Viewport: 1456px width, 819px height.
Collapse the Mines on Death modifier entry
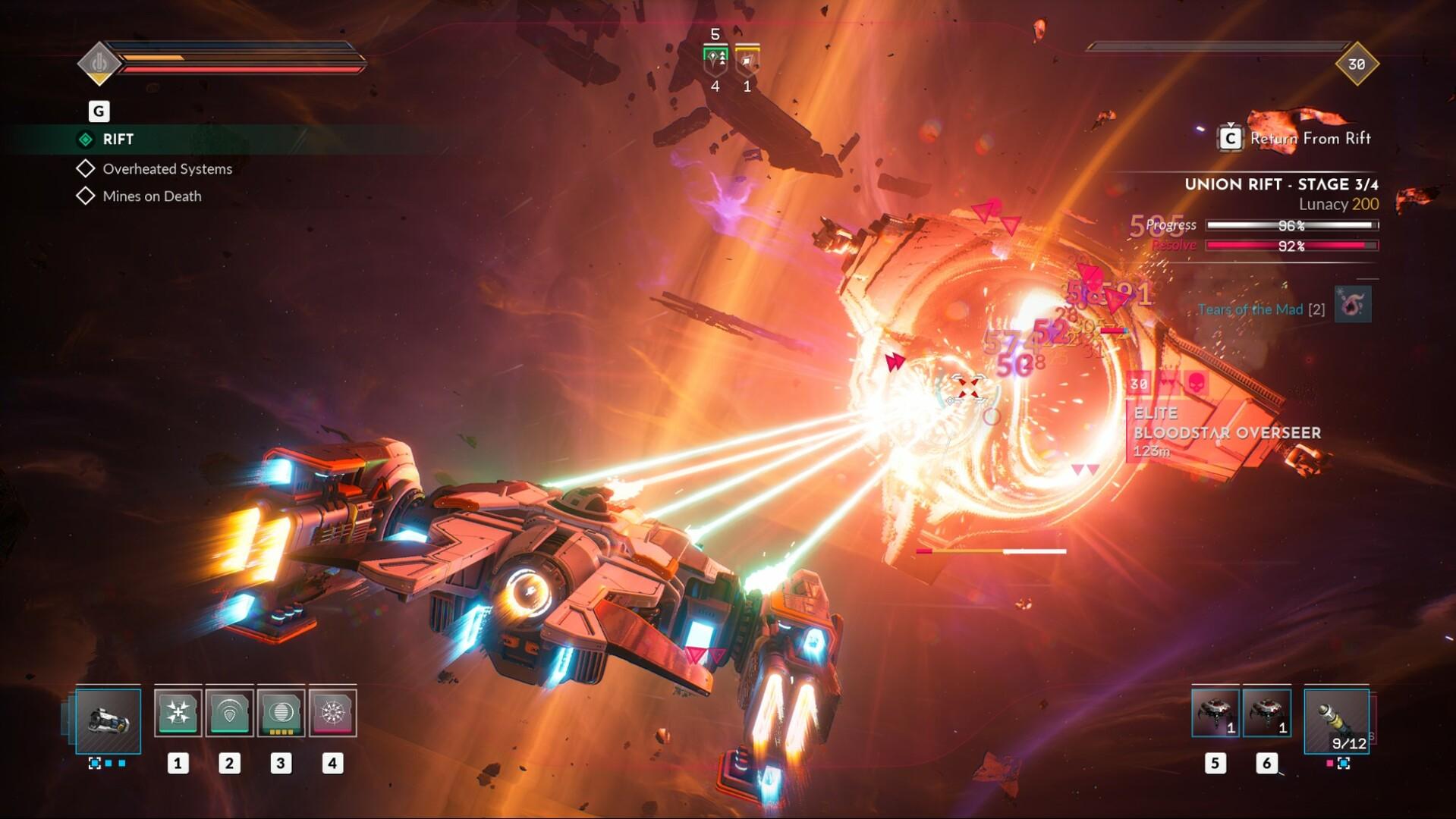point(86,196)
